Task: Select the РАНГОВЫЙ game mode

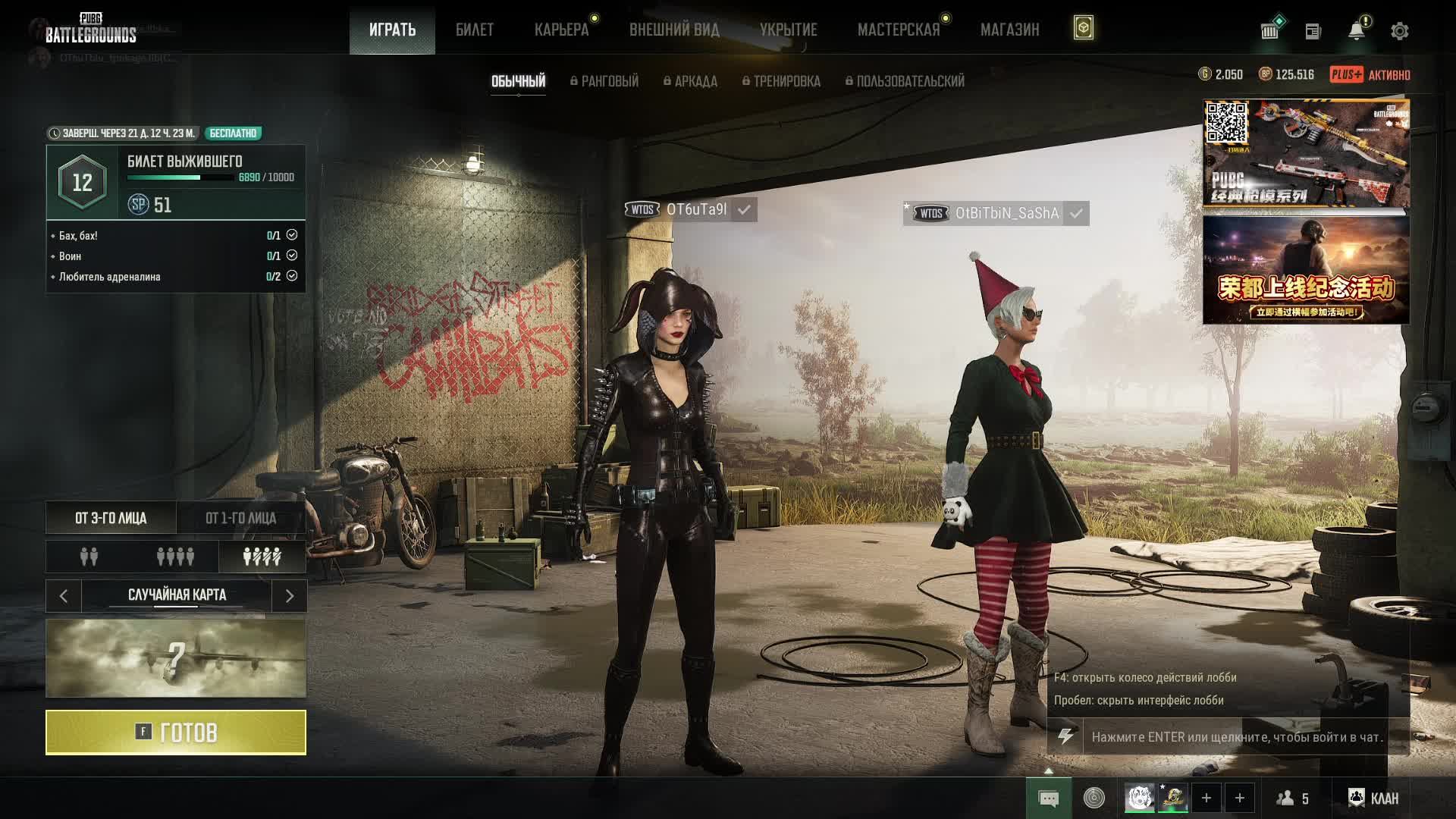Action: pyautogui.click(x=605, y=81)
